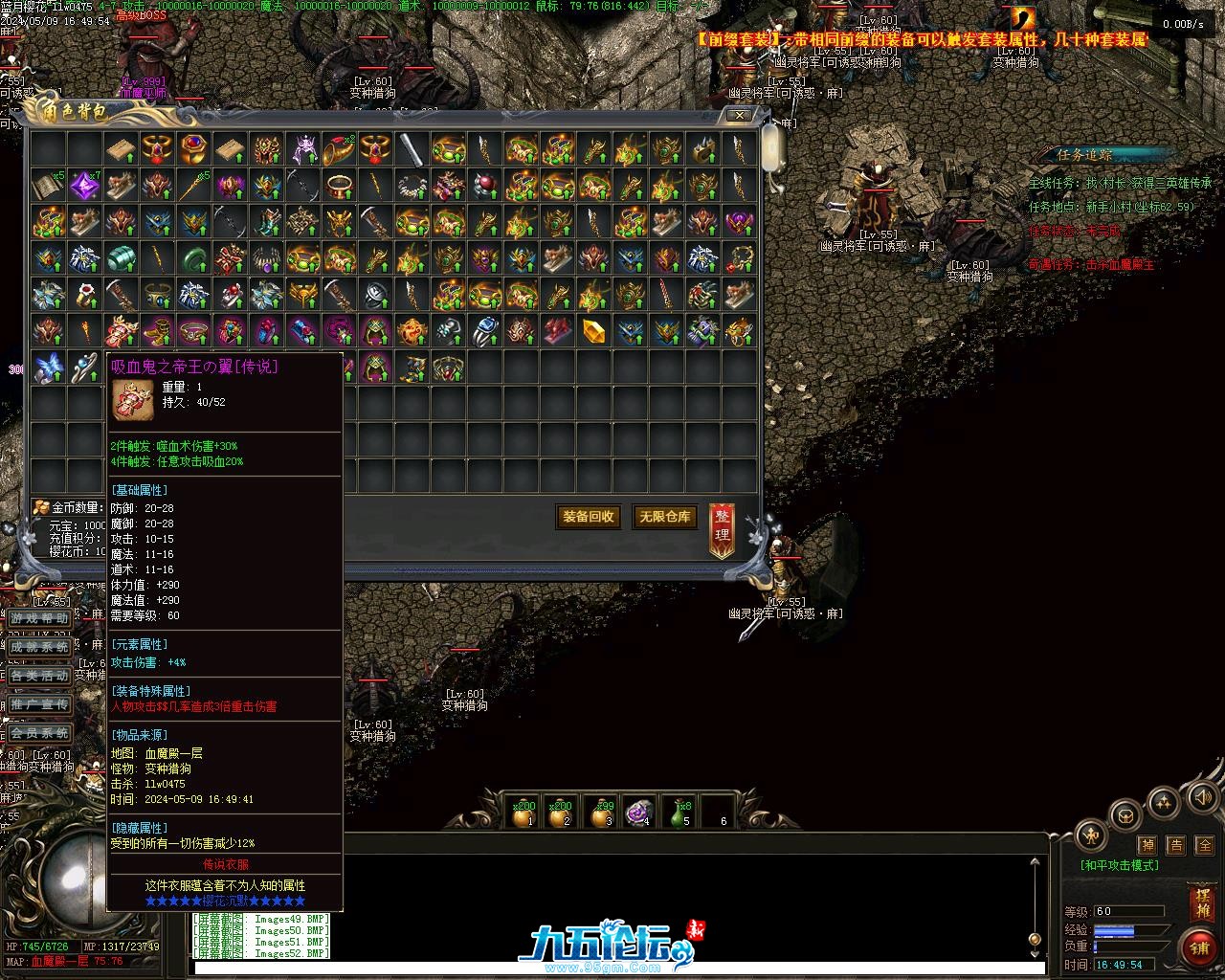Open the round character figure icon

point(1091,835)
